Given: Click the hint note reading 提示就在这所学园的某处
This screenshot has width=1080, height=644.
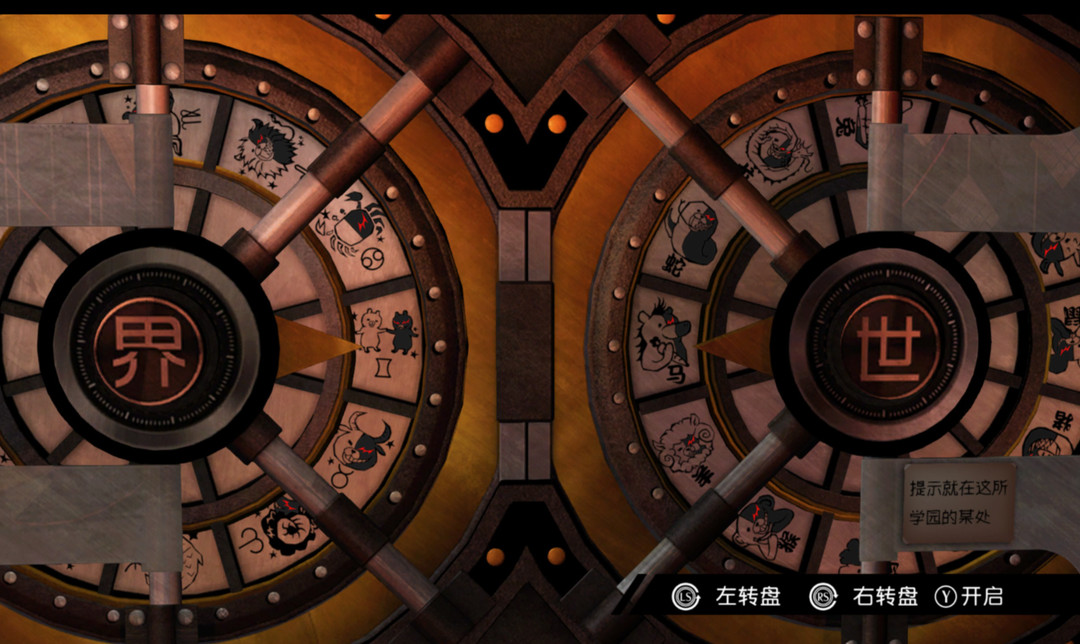Looking at the screenshot, I should tap(958, 501).
